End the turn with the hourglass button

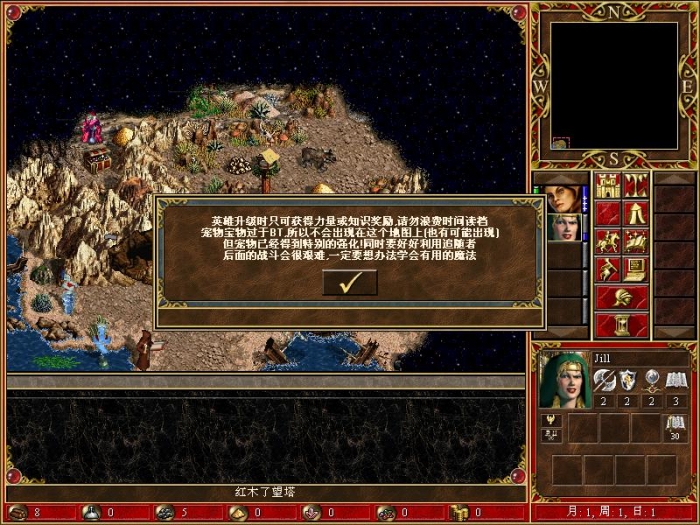pos(622,326)
